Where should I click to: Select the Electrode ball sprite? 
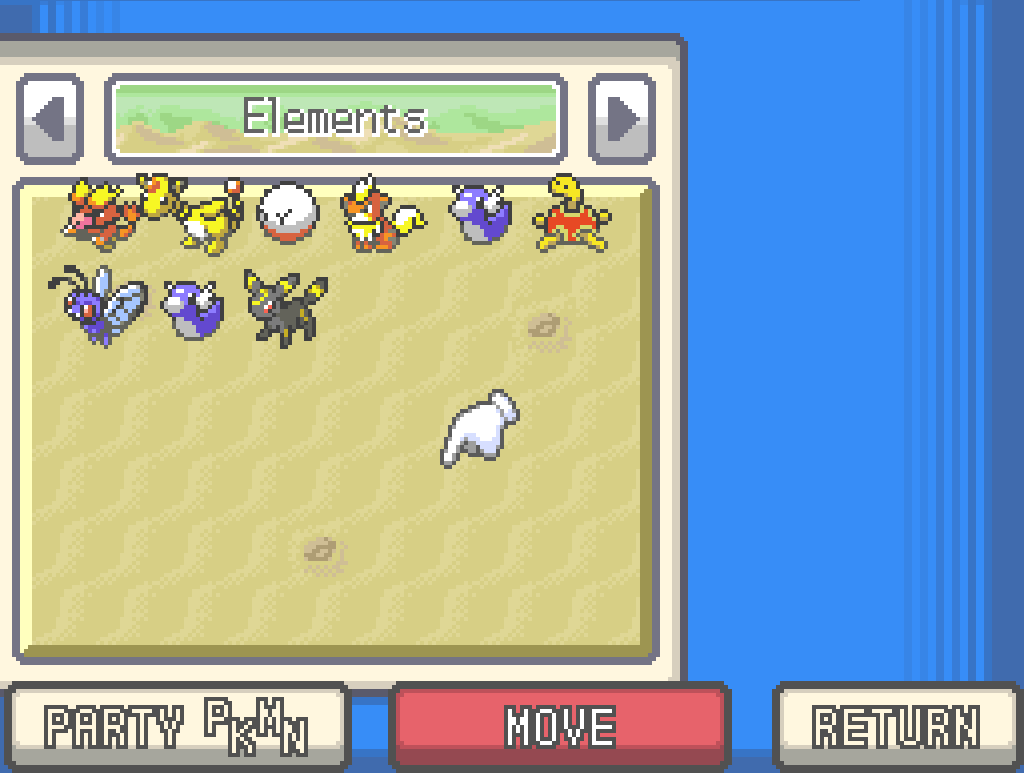288,214
